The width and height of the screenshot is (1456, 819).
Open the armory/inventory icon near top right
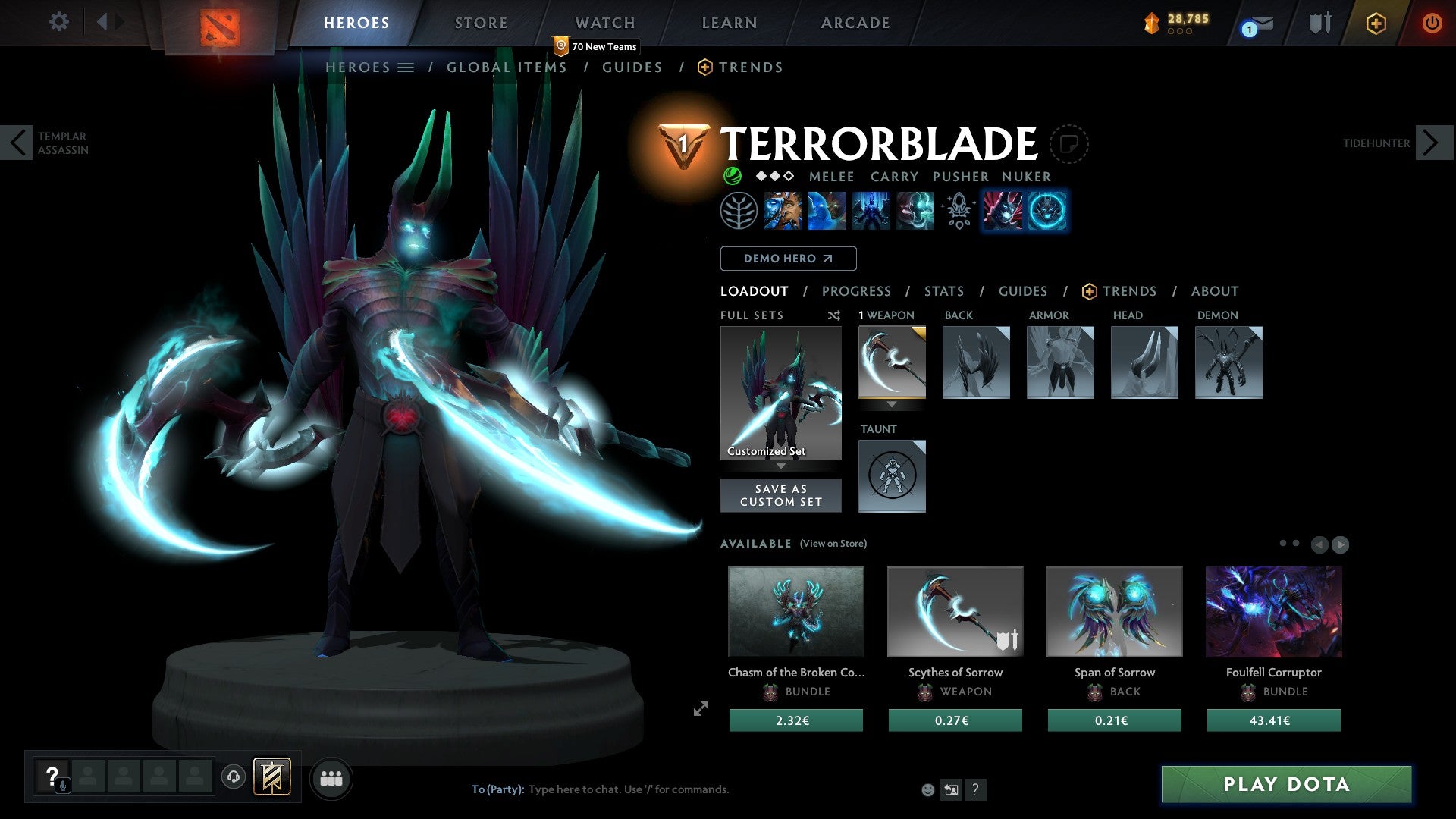coord(1319,23)
